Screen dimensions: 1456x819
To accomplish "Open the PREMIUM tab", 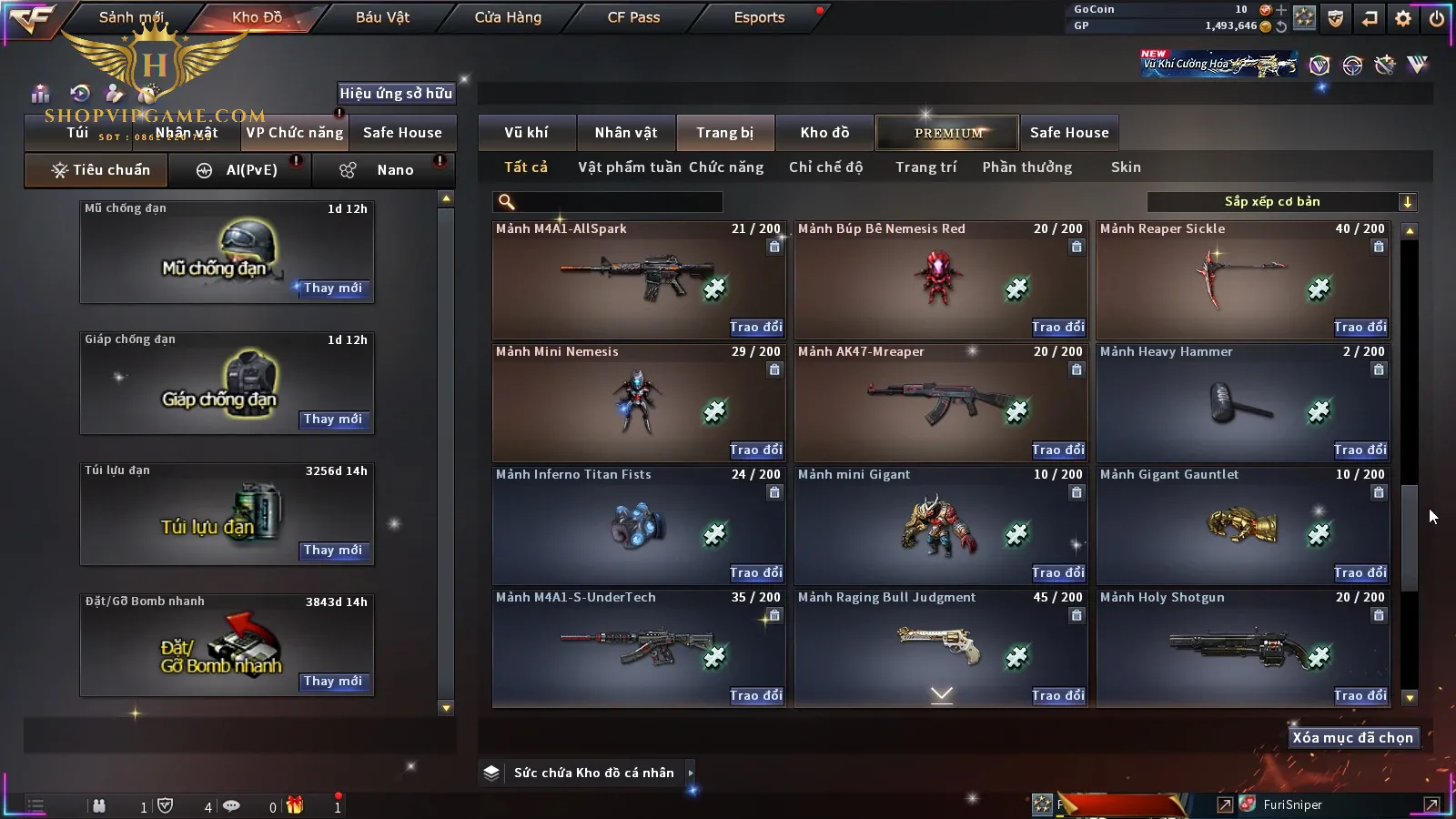I will [x=948, y=133].
